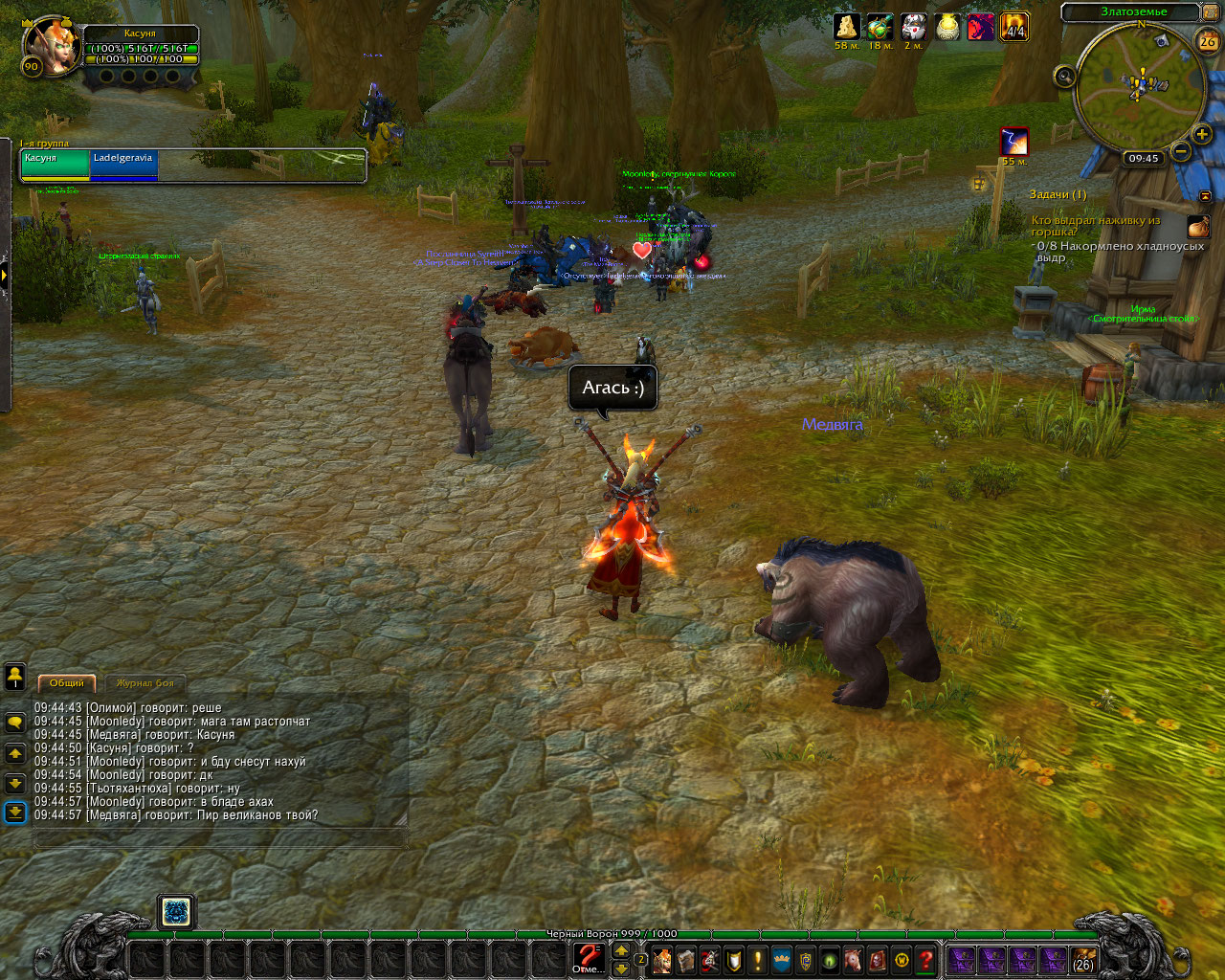The width and height of the screenshot is (1225, 980).
Task: Zoom out the minimap with minus button
Action: coord(1181,151)
